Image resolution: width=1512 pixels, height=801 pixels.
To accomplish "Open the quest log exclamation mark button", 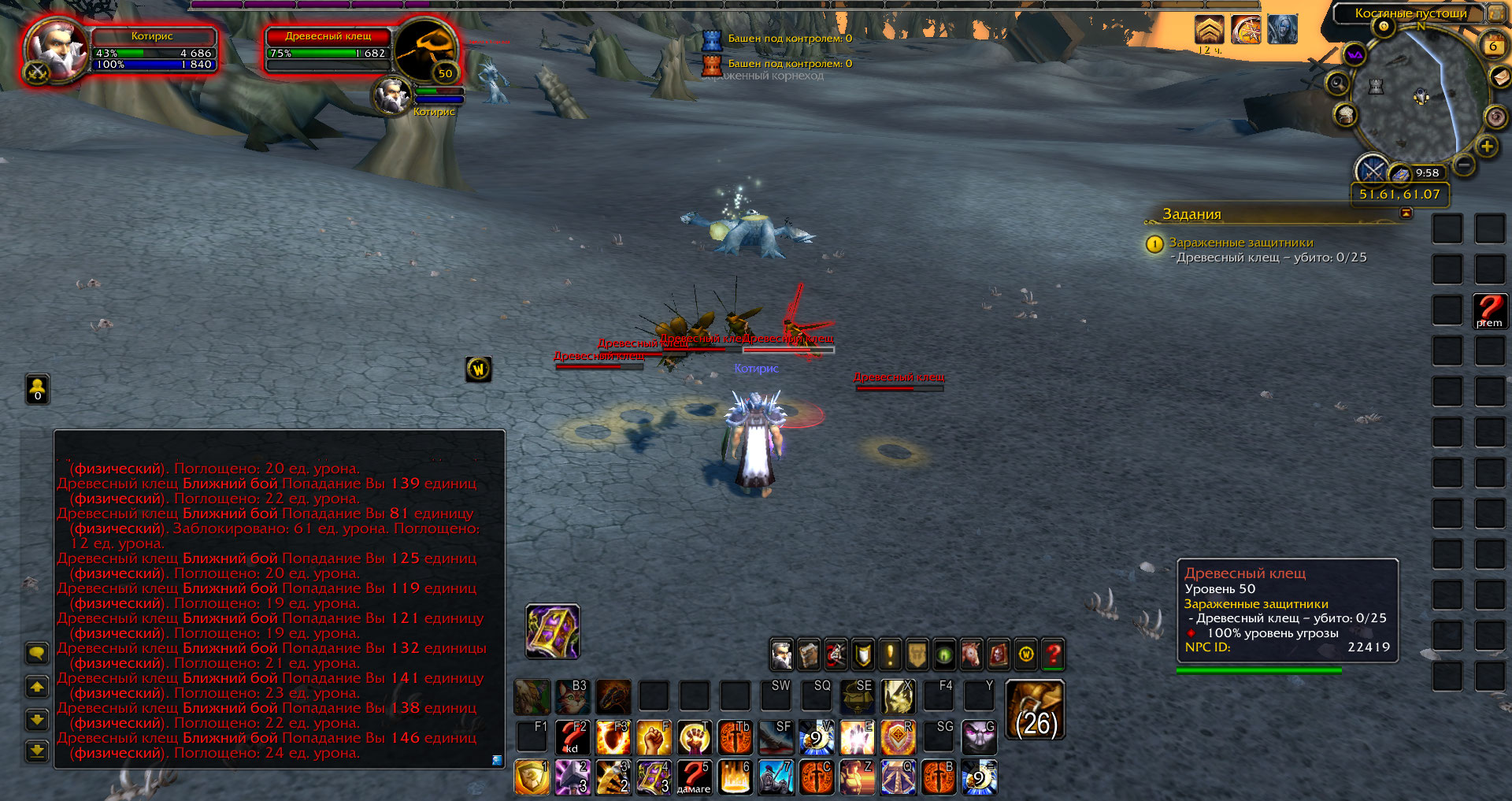I will 890,655.
